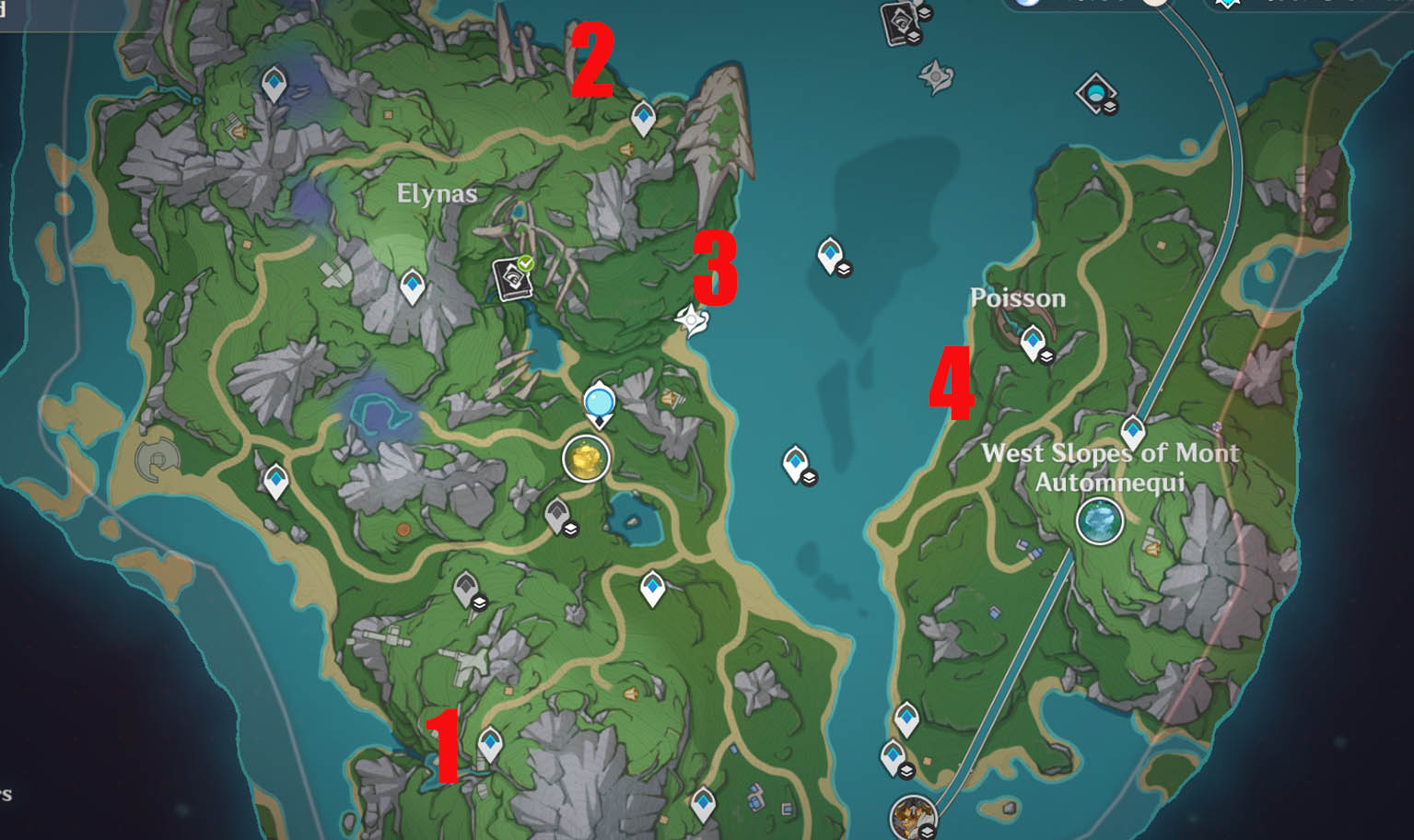Open the completed domain book icon near Elynas

point(512,281)
